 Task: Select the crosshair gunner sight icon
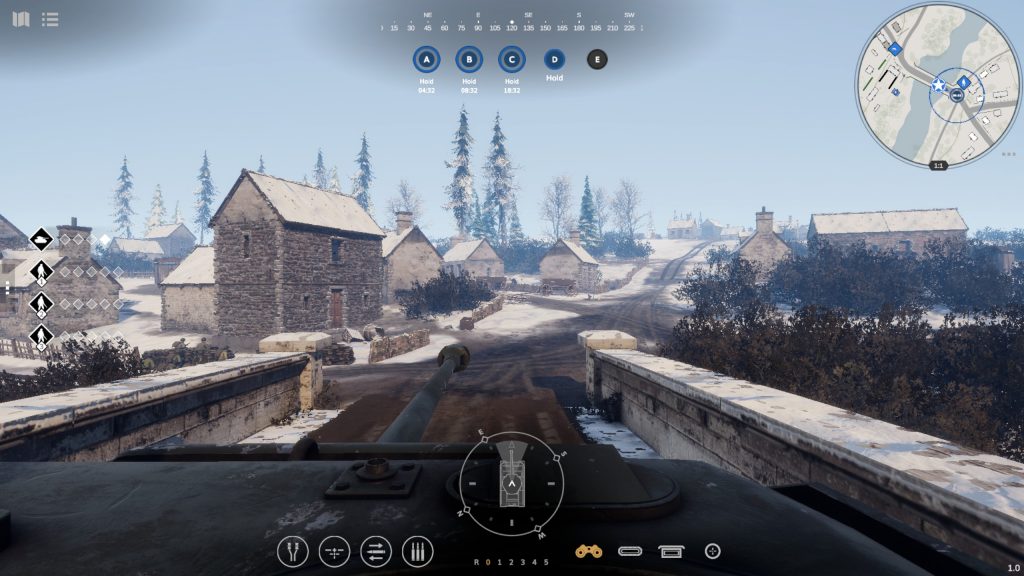713,551
